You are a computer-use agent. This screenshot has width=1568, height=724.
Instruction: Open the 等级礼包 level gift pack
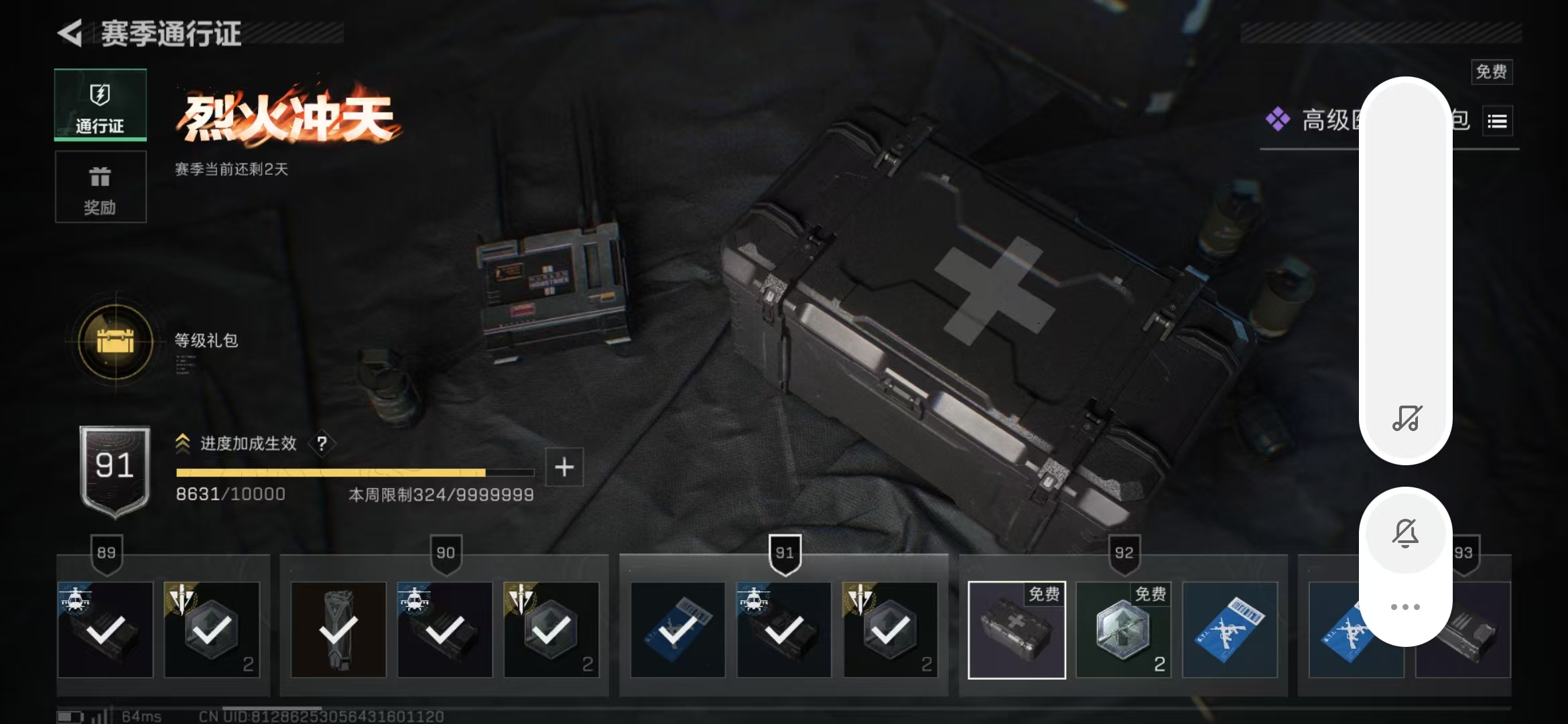tap(116, 341)
